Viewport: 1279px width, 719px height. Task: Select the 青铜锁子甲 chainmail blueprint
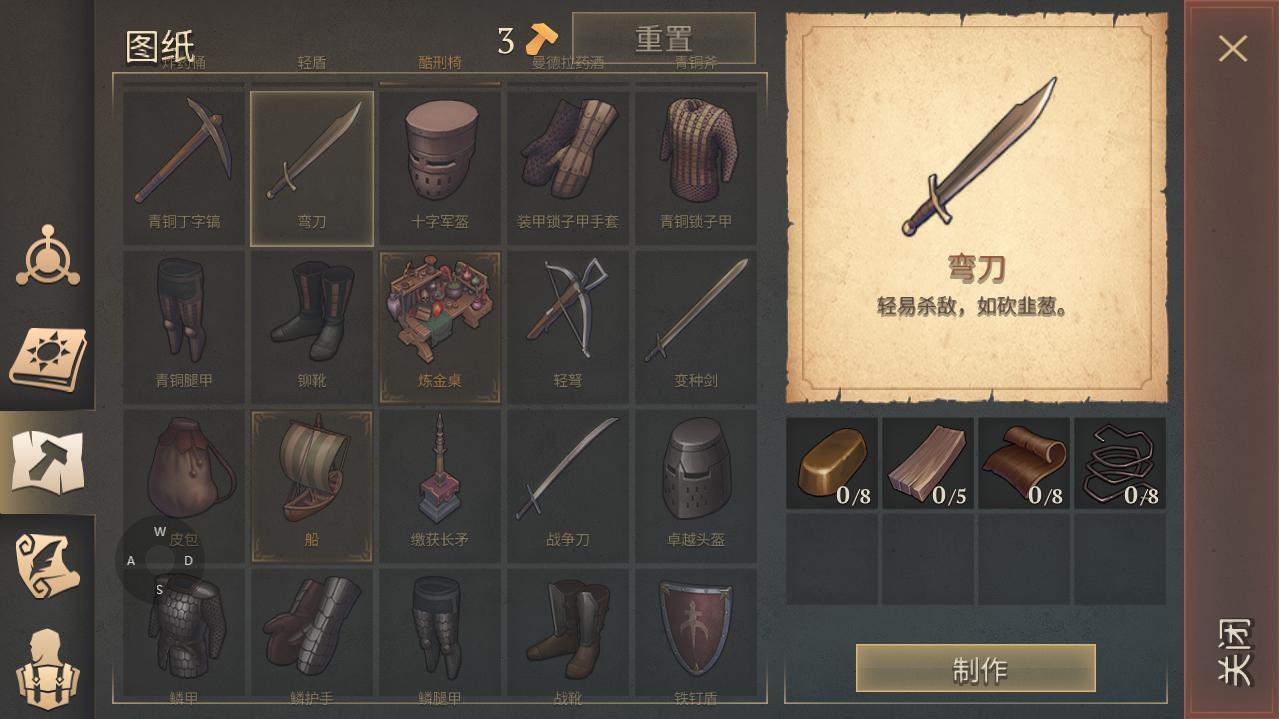[x=696, y=167]
